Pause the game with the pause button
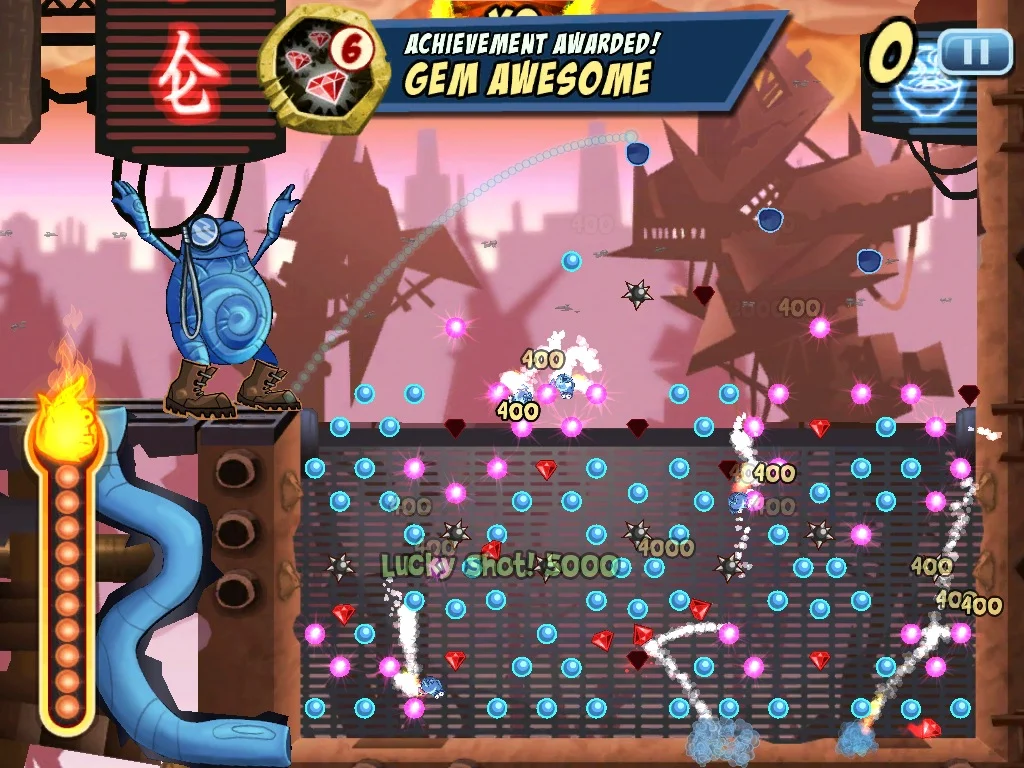The width and height of the screenshot is (1024, 768). [975, 51]
